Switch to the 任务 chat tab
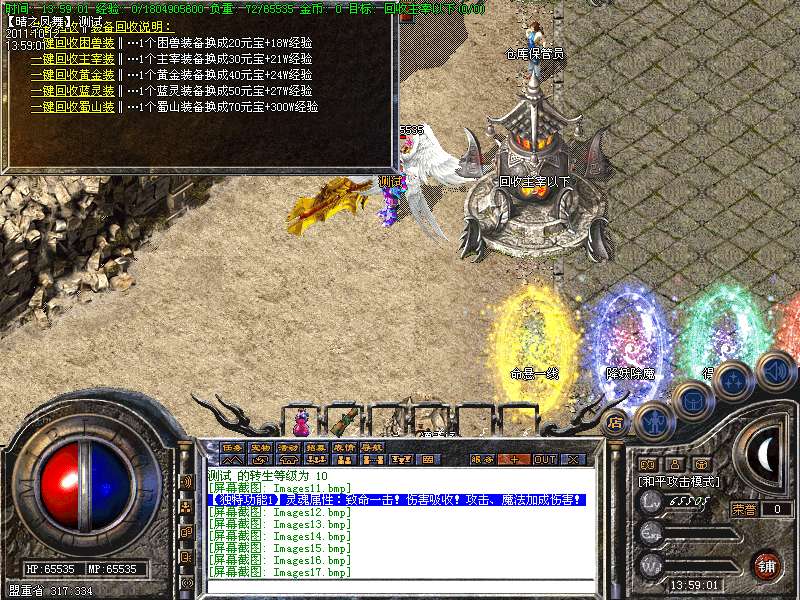800x600 pixels. point(232,447)
